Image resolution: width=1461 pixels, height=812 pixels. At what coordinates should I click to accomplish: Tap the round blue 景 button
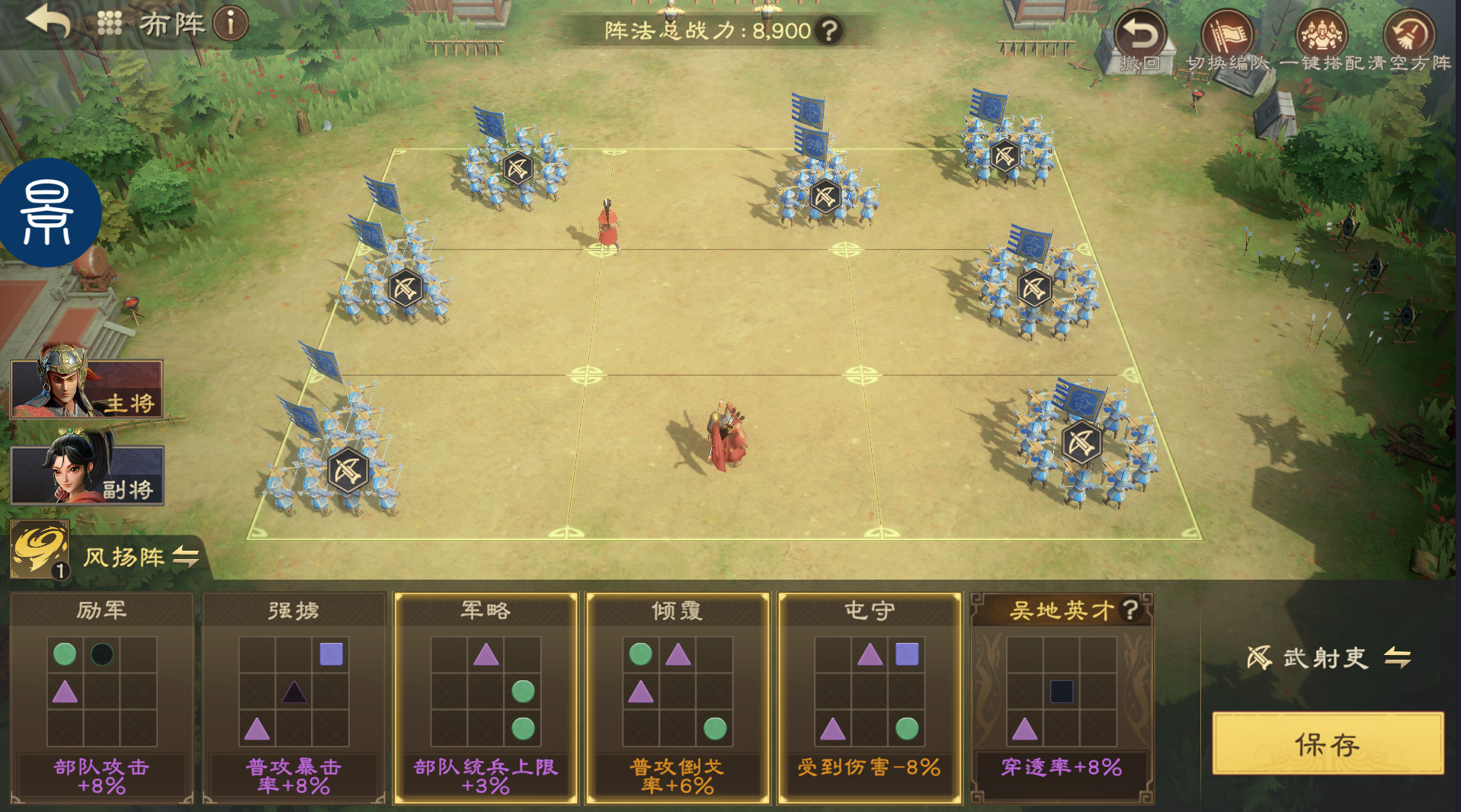[x=49, y=213]
